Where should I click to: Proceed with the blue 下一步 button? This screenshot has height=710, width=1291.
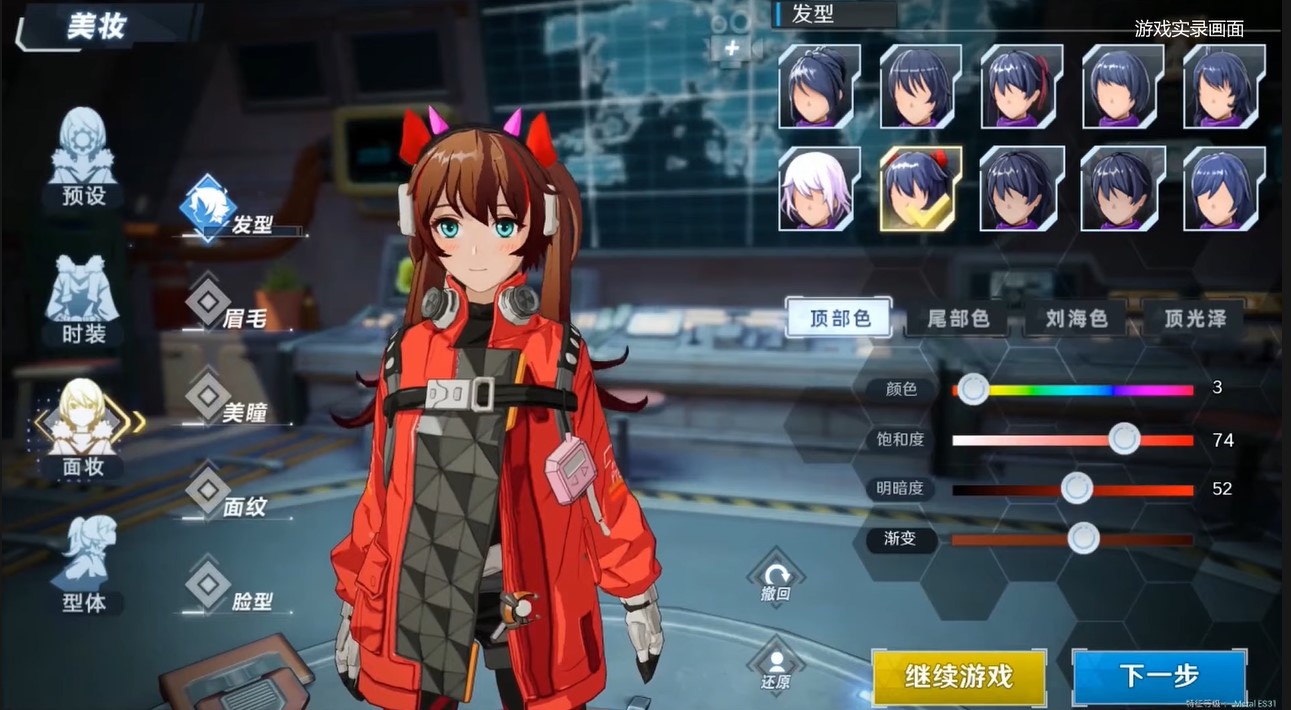click(1158, 677)
